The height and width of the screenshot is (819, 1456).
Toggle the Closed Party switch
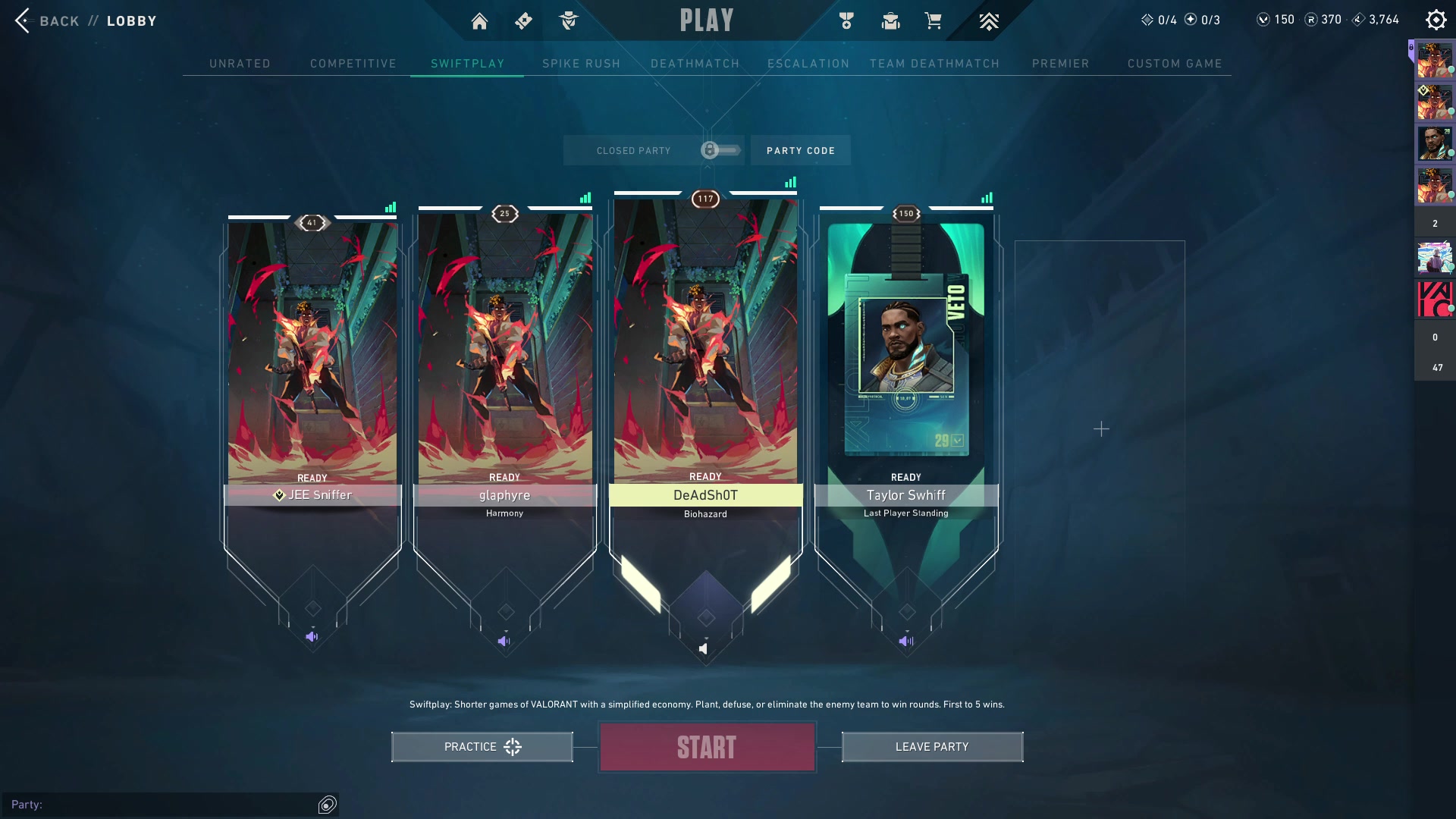coord(720,150)
